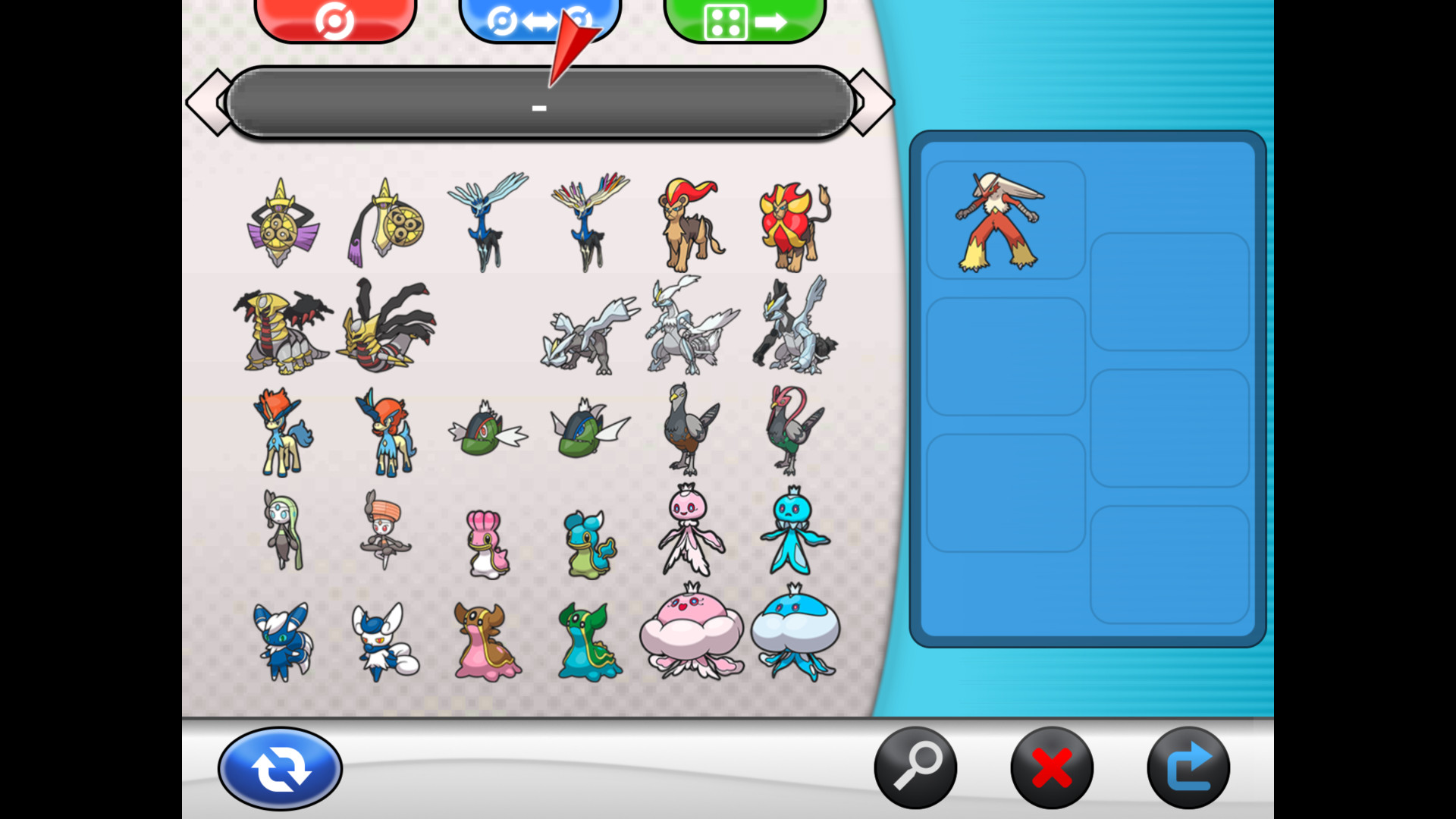Open the Pokémon search magnifier
1456x819 pixels.
[x=915, y=767]
